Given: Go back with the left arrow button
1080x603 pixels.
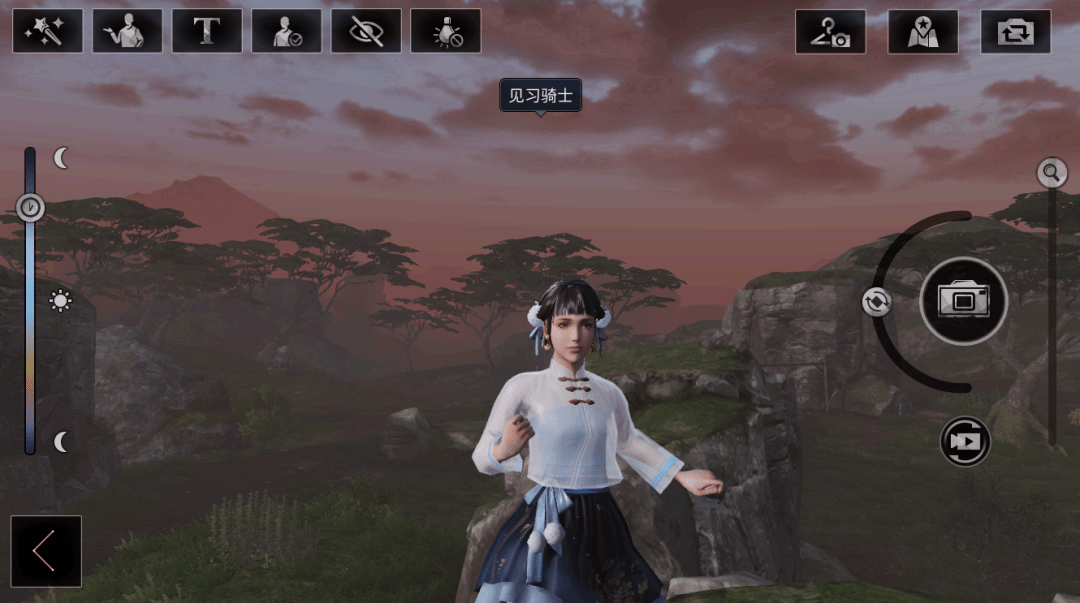Looking at the screenshot, I should tap(46, 551).
